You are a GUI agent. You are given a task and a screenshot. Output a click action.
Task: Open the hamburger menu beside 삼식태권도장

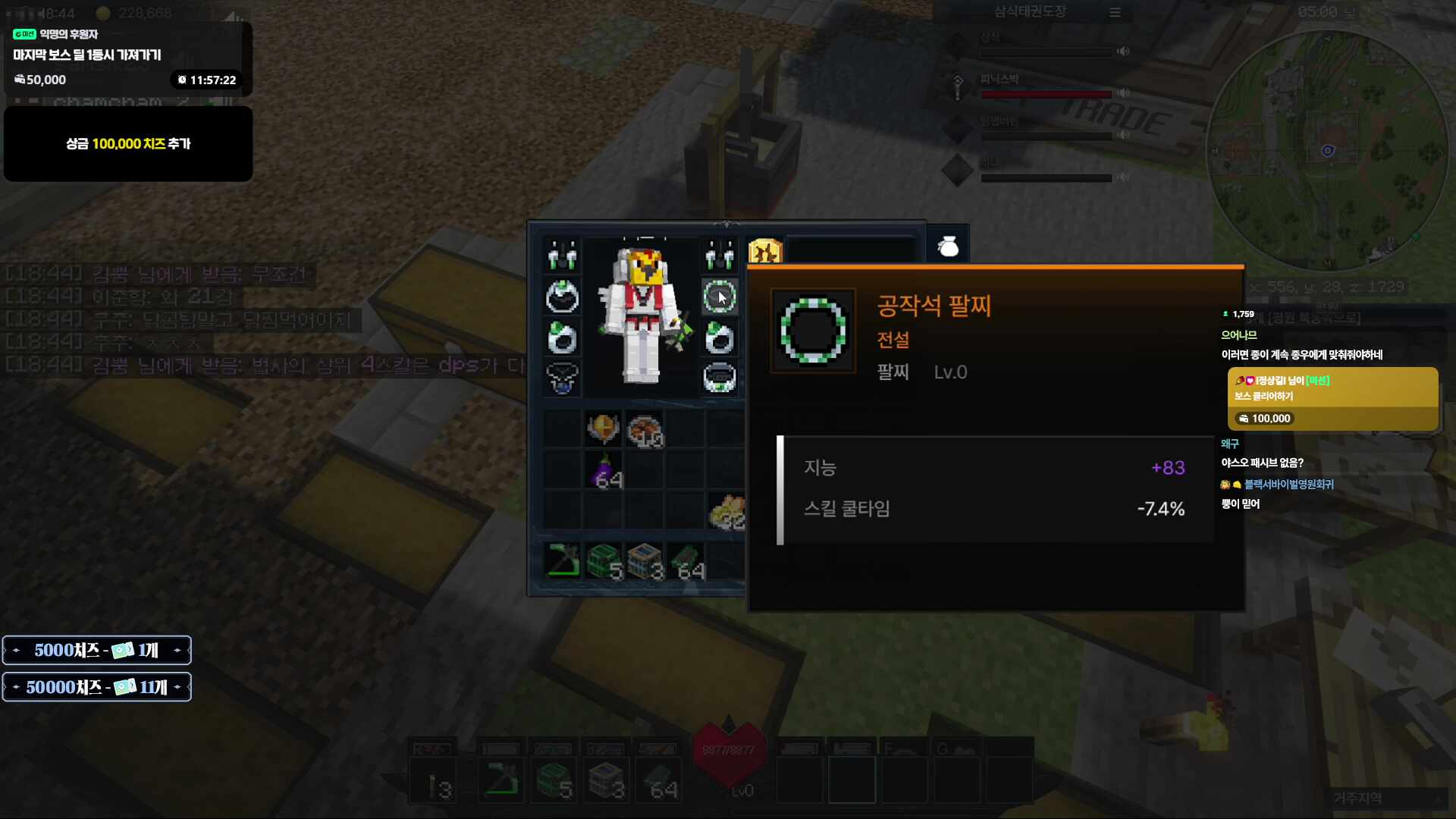[1115, 12]
